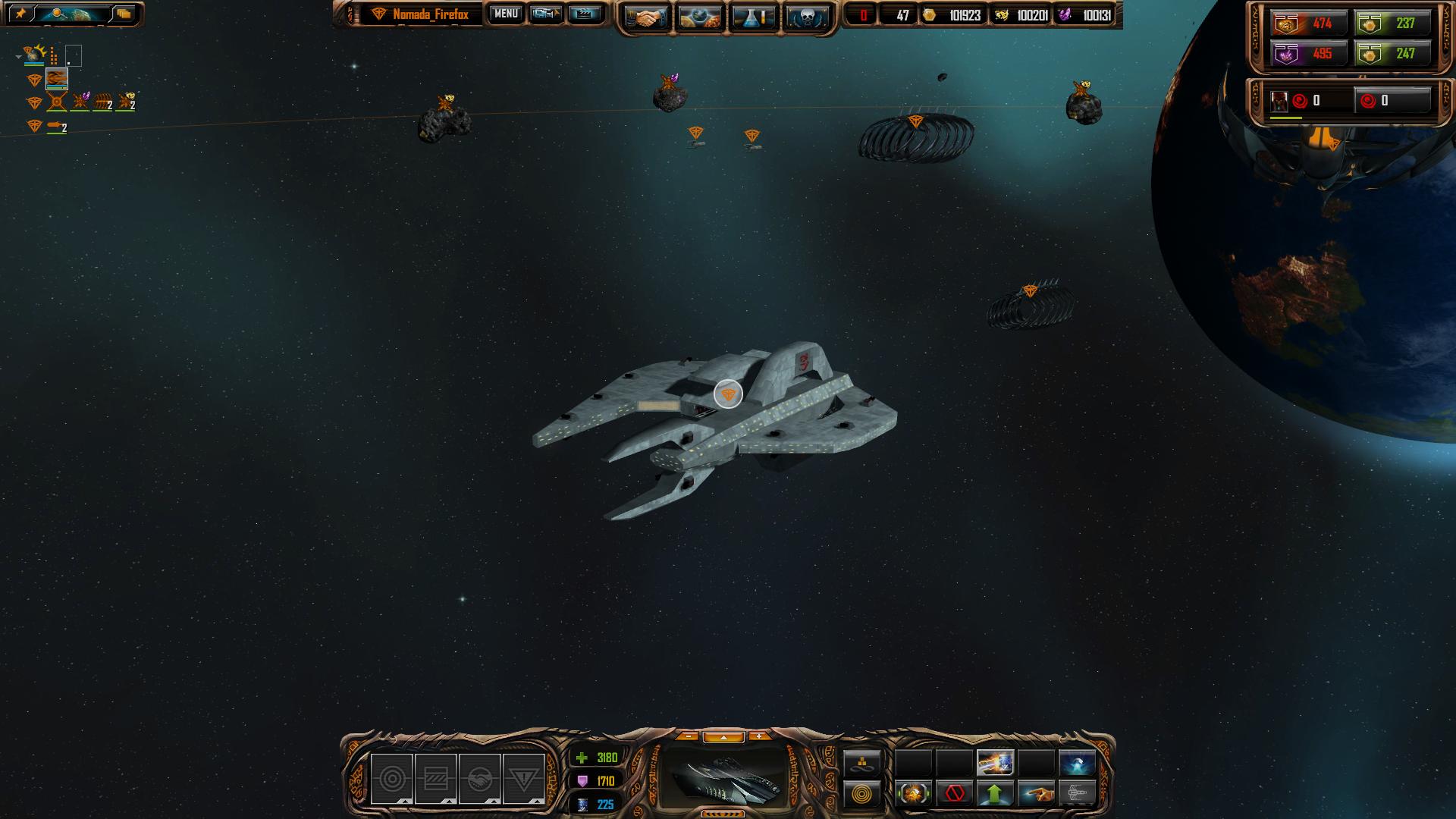Image resolution: width=1456 pixels, height=819 pixels.
Task: Click the red stop command icon
Action: tap(954, 794)
